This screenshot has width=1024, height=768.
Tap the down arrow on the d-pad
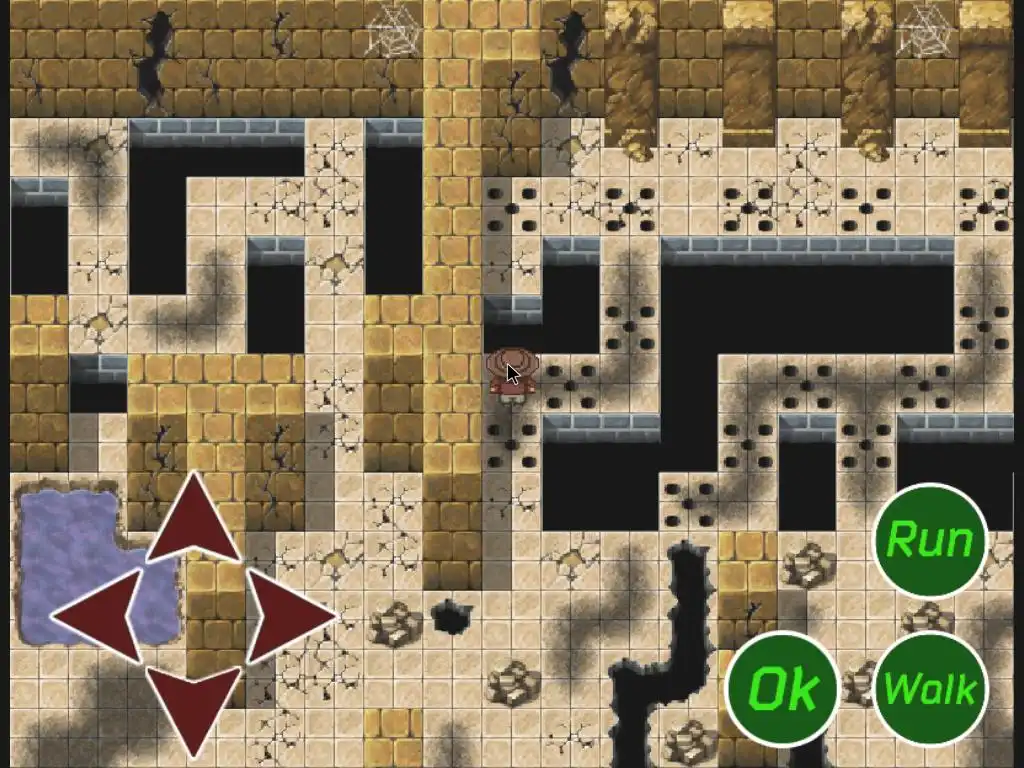pyautogui.click(x=193, y=705)
